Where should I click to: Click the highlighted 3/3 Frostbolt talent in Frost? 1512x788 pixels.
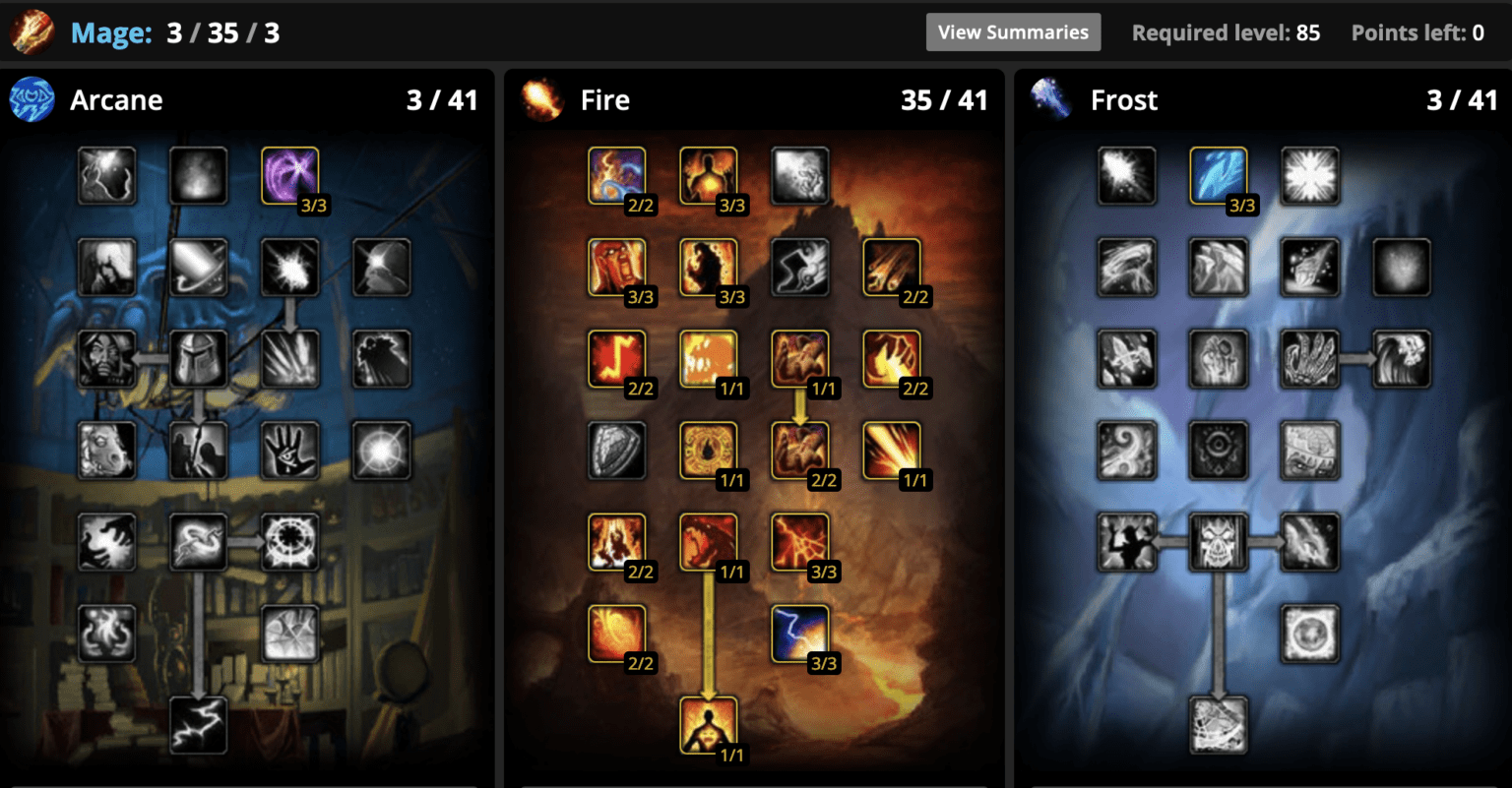1219,176
